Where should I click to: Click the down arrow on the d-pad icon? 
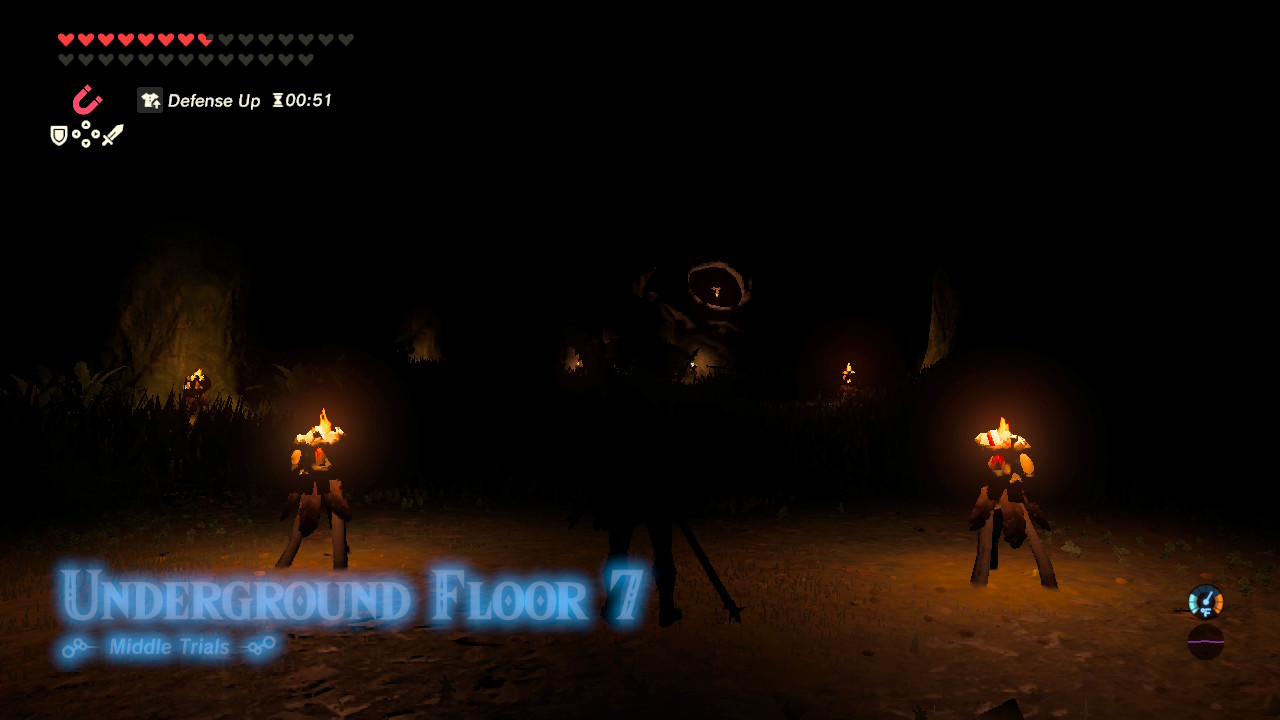[x=86, y=143]
